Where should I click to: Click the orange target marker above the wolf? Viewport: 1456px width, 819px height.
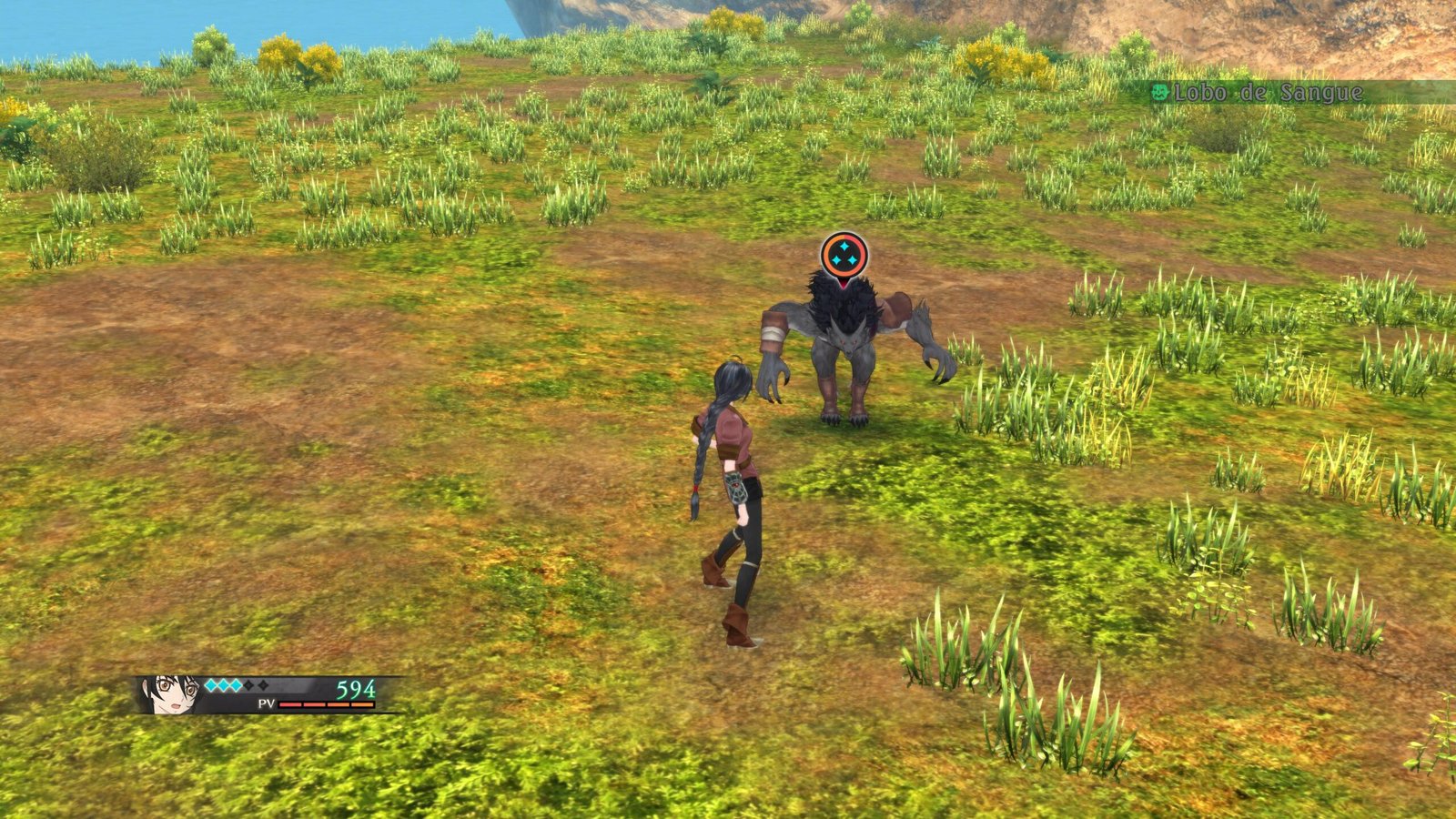(844, 255)
